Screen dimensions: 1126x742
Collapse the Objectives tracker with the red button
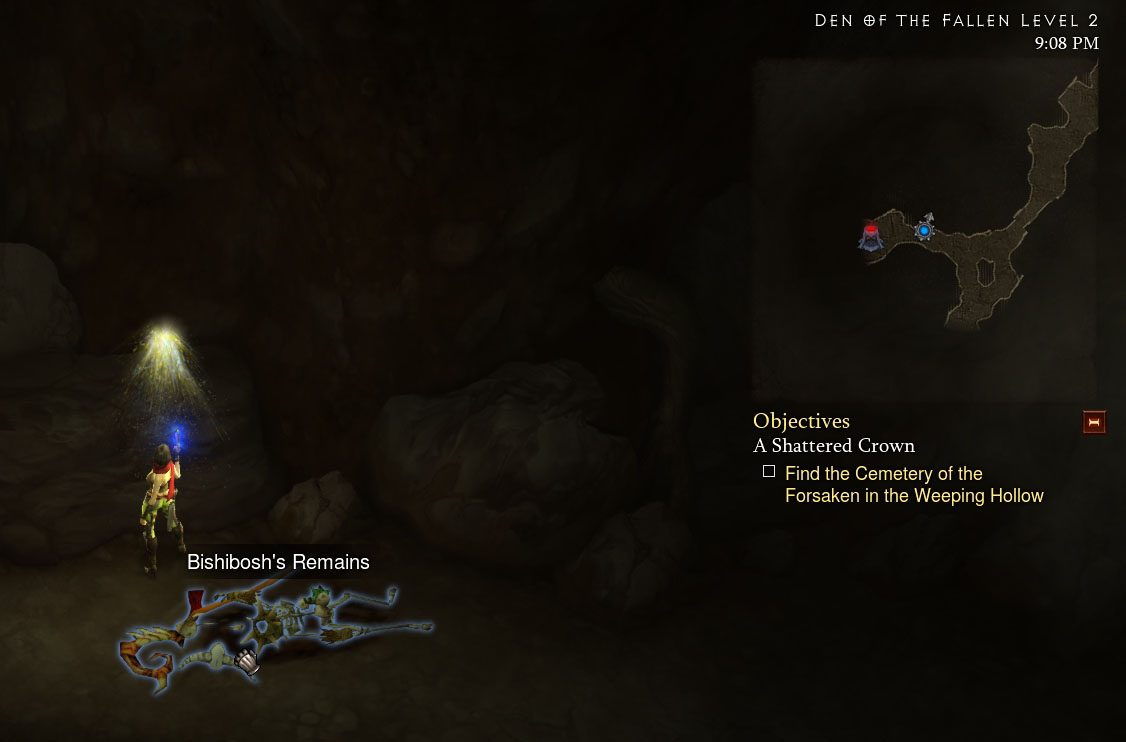tap(1093, 423)
